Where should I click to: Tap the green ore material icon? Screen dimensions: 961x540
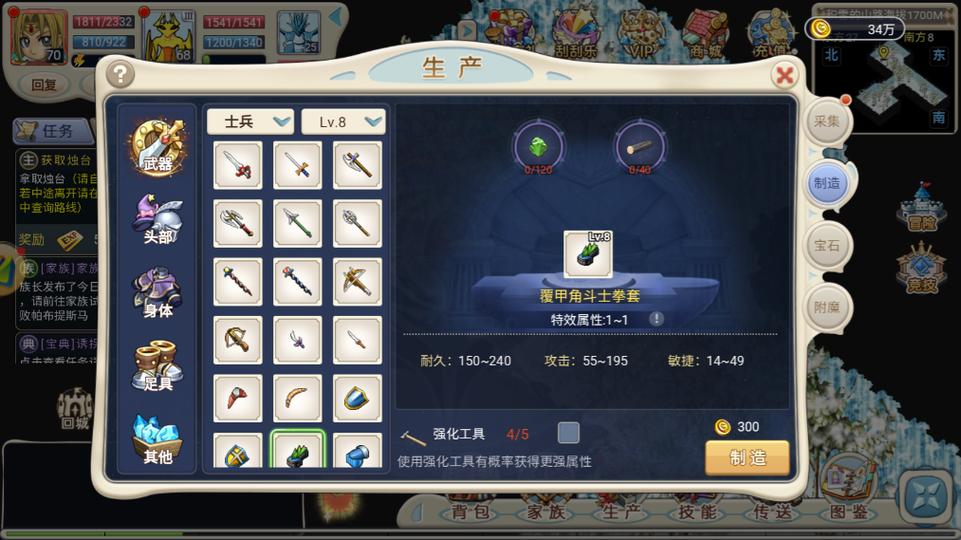[539, 147]
